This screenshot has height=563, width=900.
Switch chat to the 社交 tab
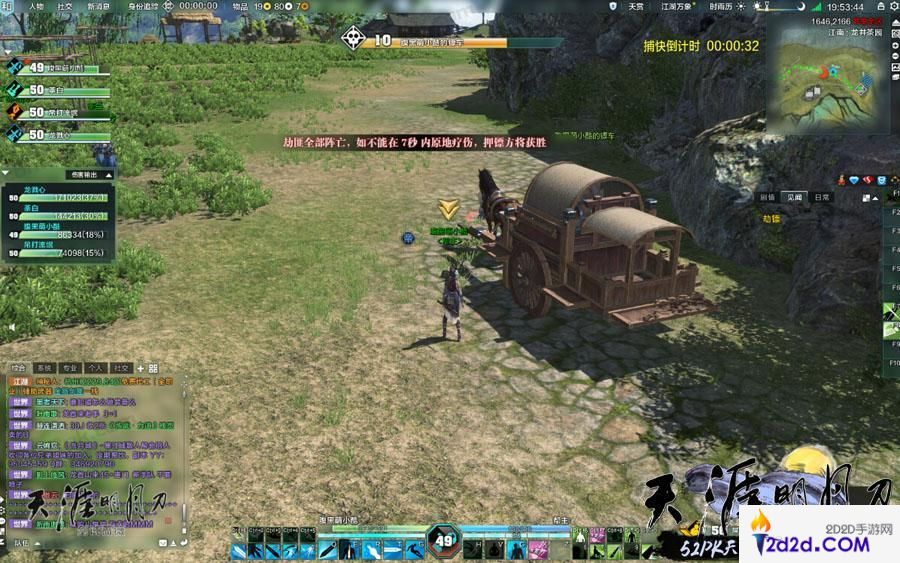pyautogui.click(x=122, y=368)
